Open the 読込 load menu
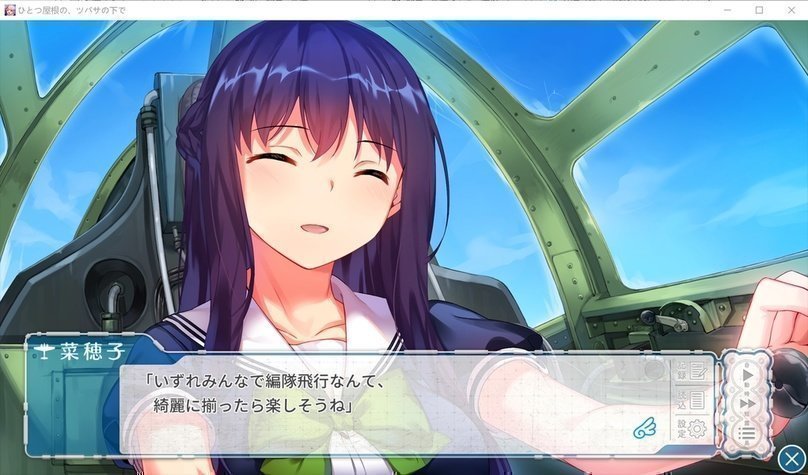Screen dimensions: 808x475 coord(692,401)
